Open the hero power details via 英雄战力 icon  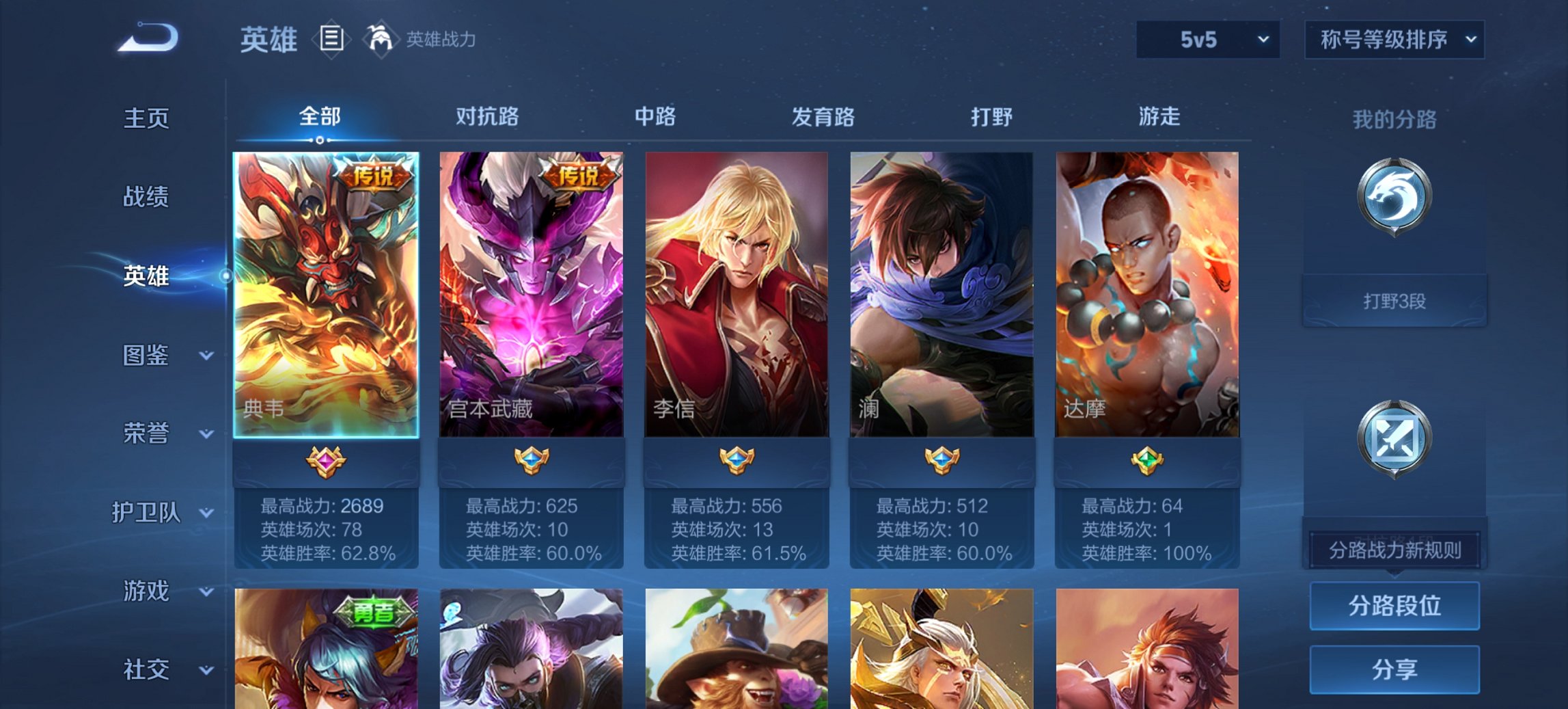point(382,40)
